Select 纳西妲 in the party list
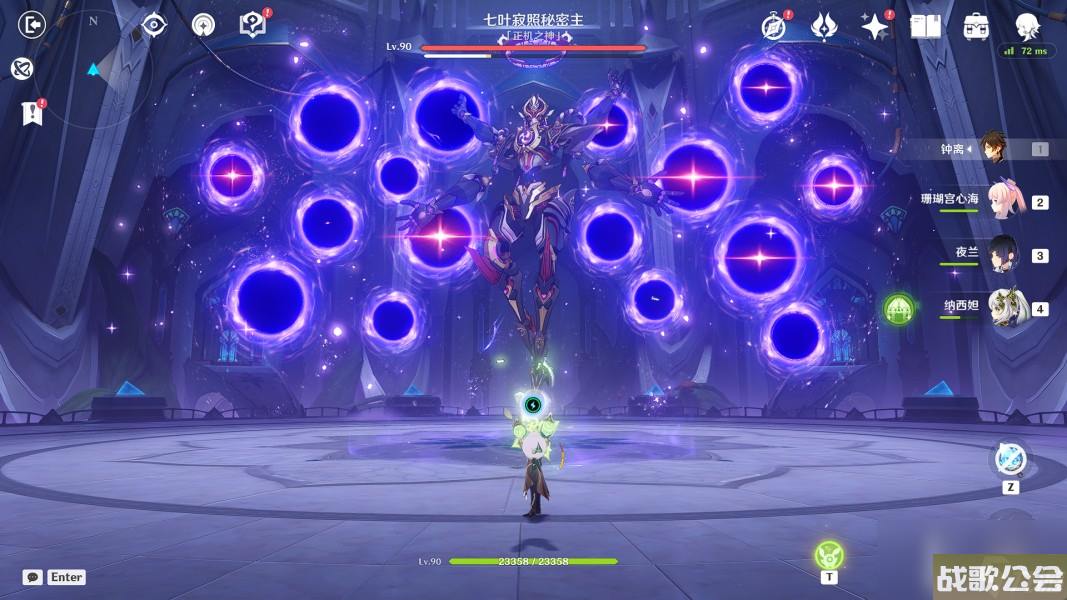The height and width of the screenshot is (600, 1067). pyautogui.click(x=1003, y=308)
